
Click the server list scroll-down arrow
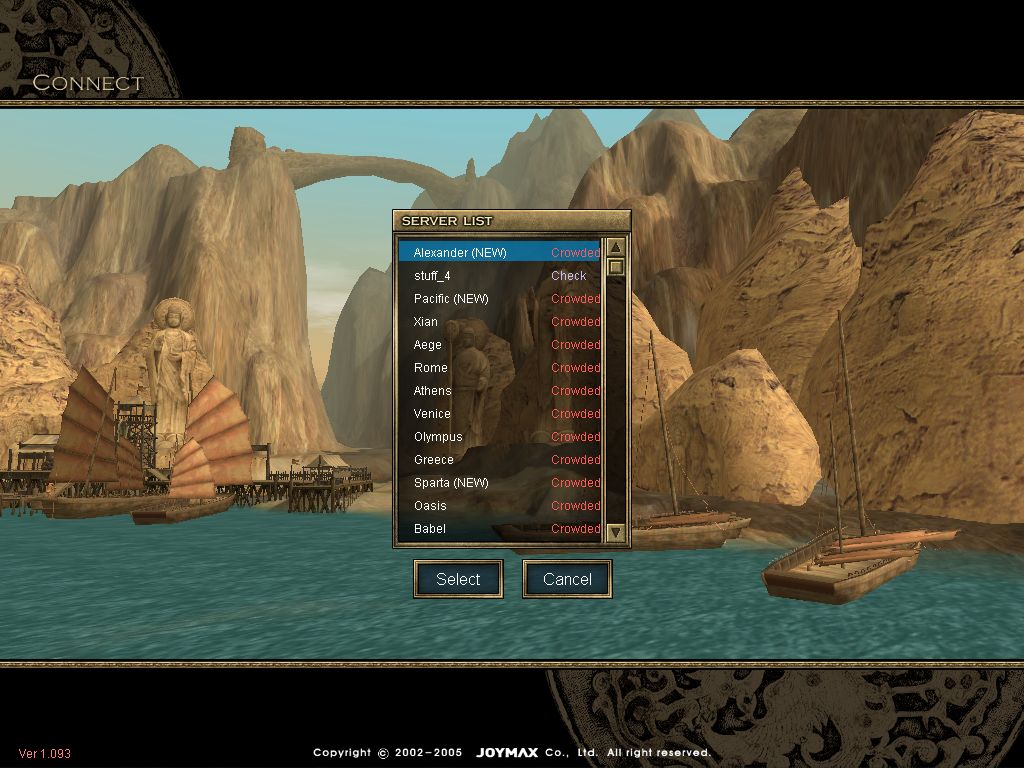point(616,533)
